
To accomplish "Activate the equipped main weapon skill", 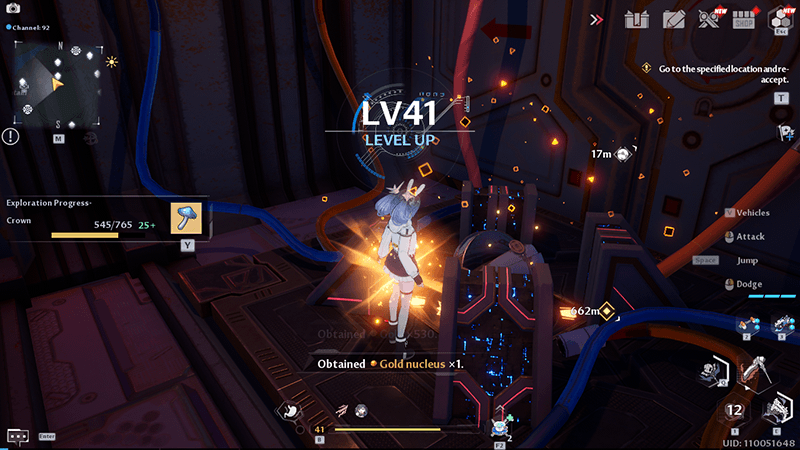I will point(750,373).
